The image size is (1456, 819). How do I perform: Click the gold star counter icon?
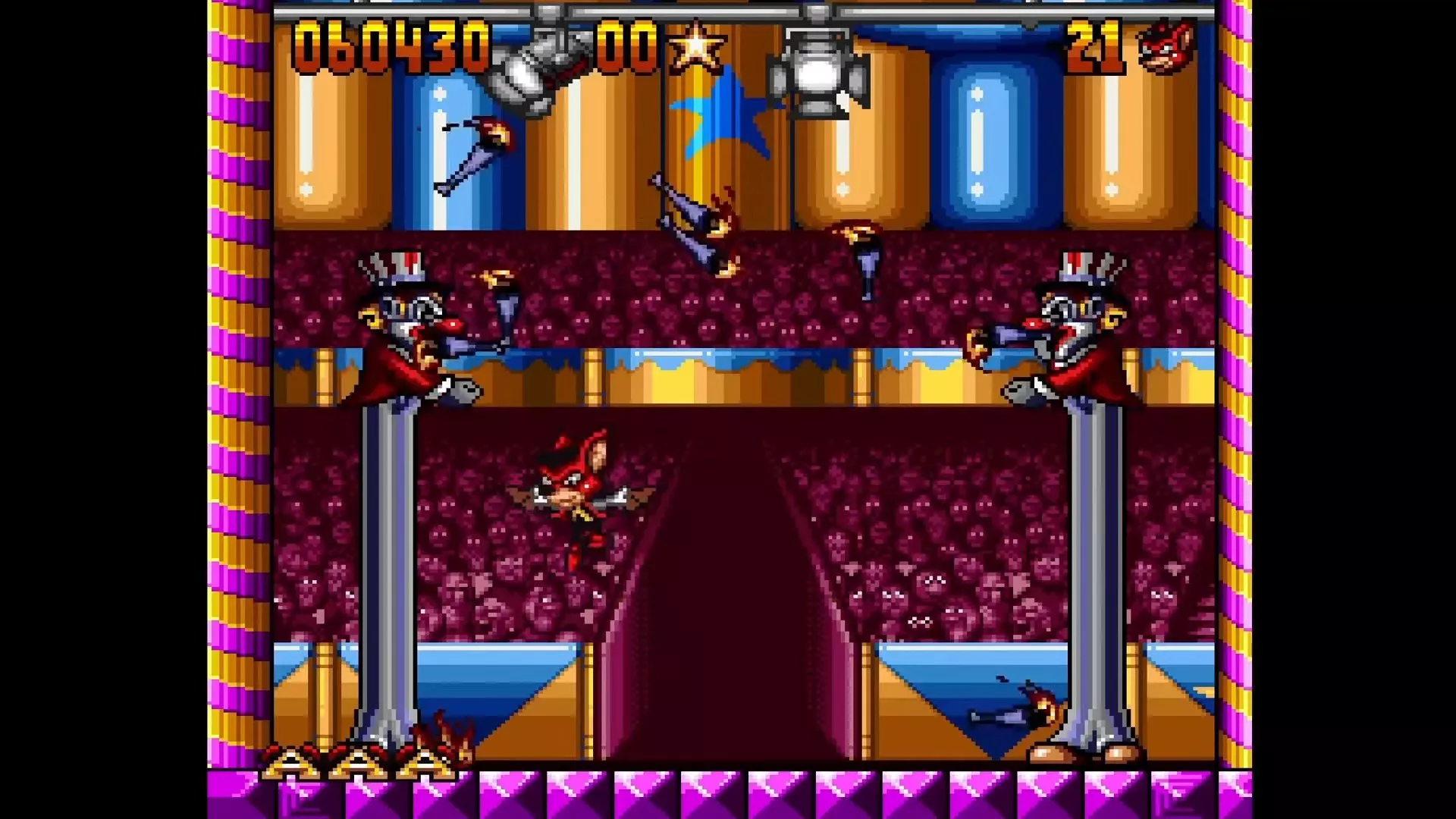[x=695, y=48]
